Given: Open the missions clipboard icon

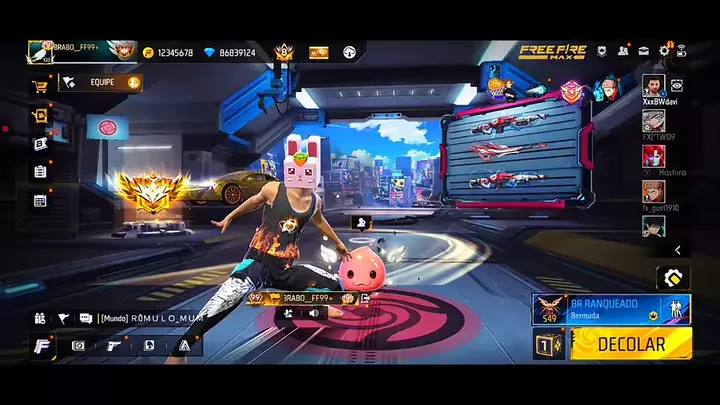Looking at the screenshot, I should point(40,172).
